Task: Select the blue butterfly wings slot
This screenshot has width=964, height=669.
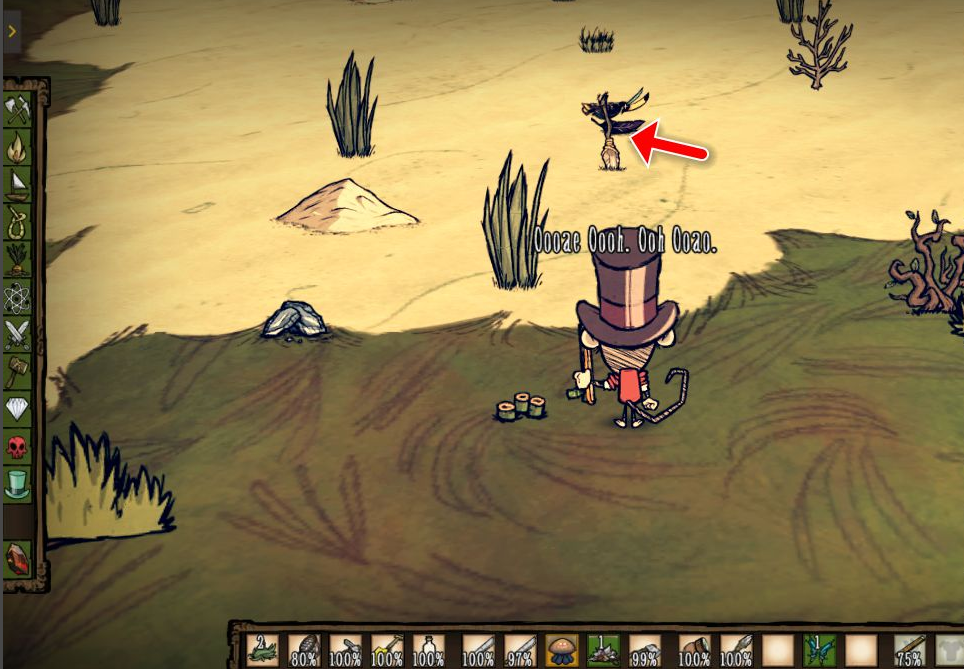Action: pyautogui.click(x=819, y=650)
